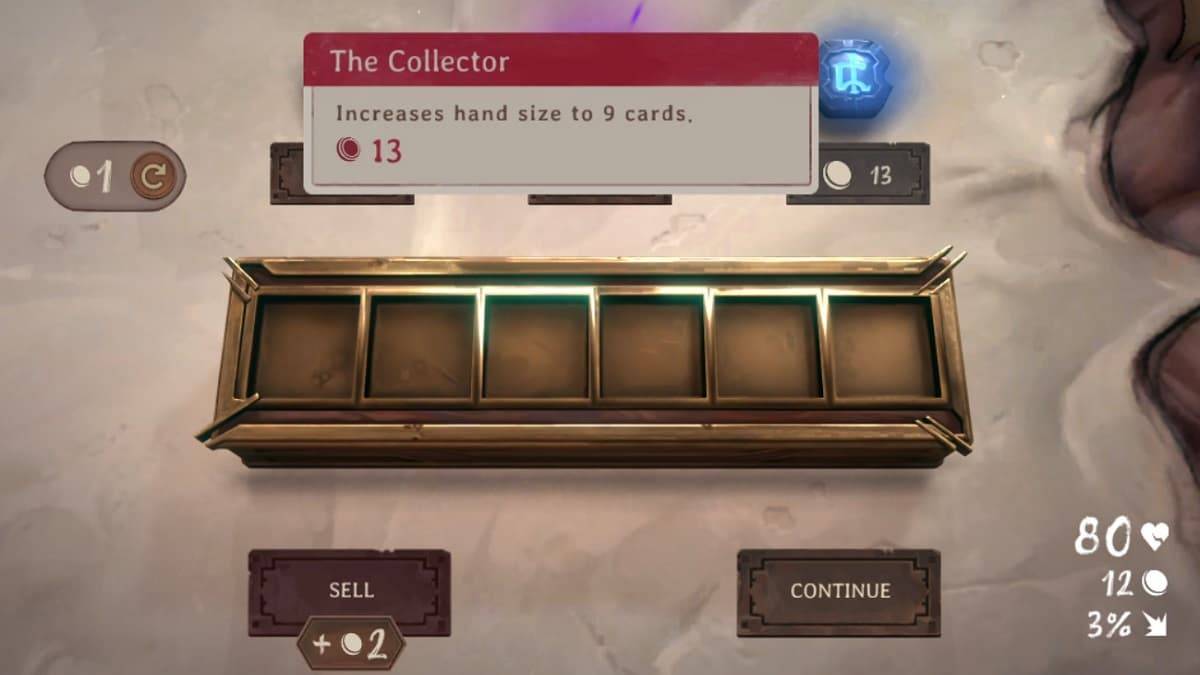Sell the item with the SELL button
1200x675 pixels.
(x=349, y=591)
